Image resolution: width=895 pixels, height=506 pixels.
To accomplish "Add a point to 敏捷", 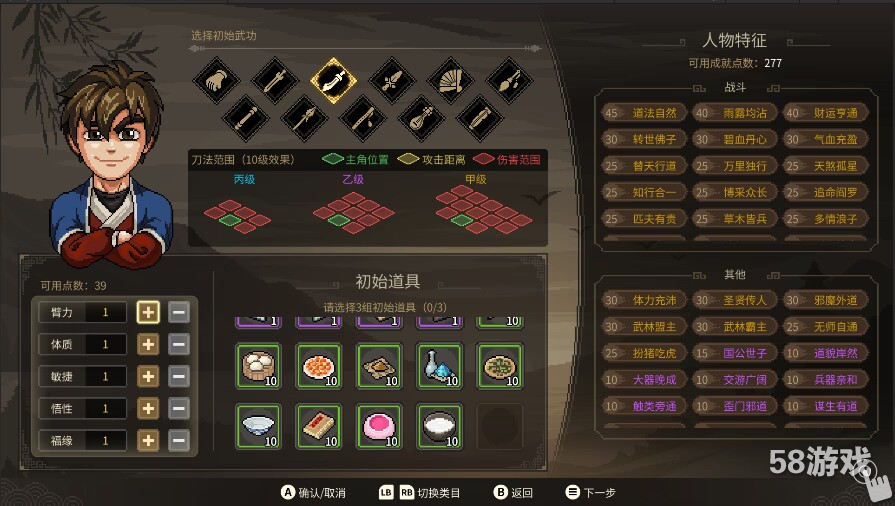I will [148, 376].
